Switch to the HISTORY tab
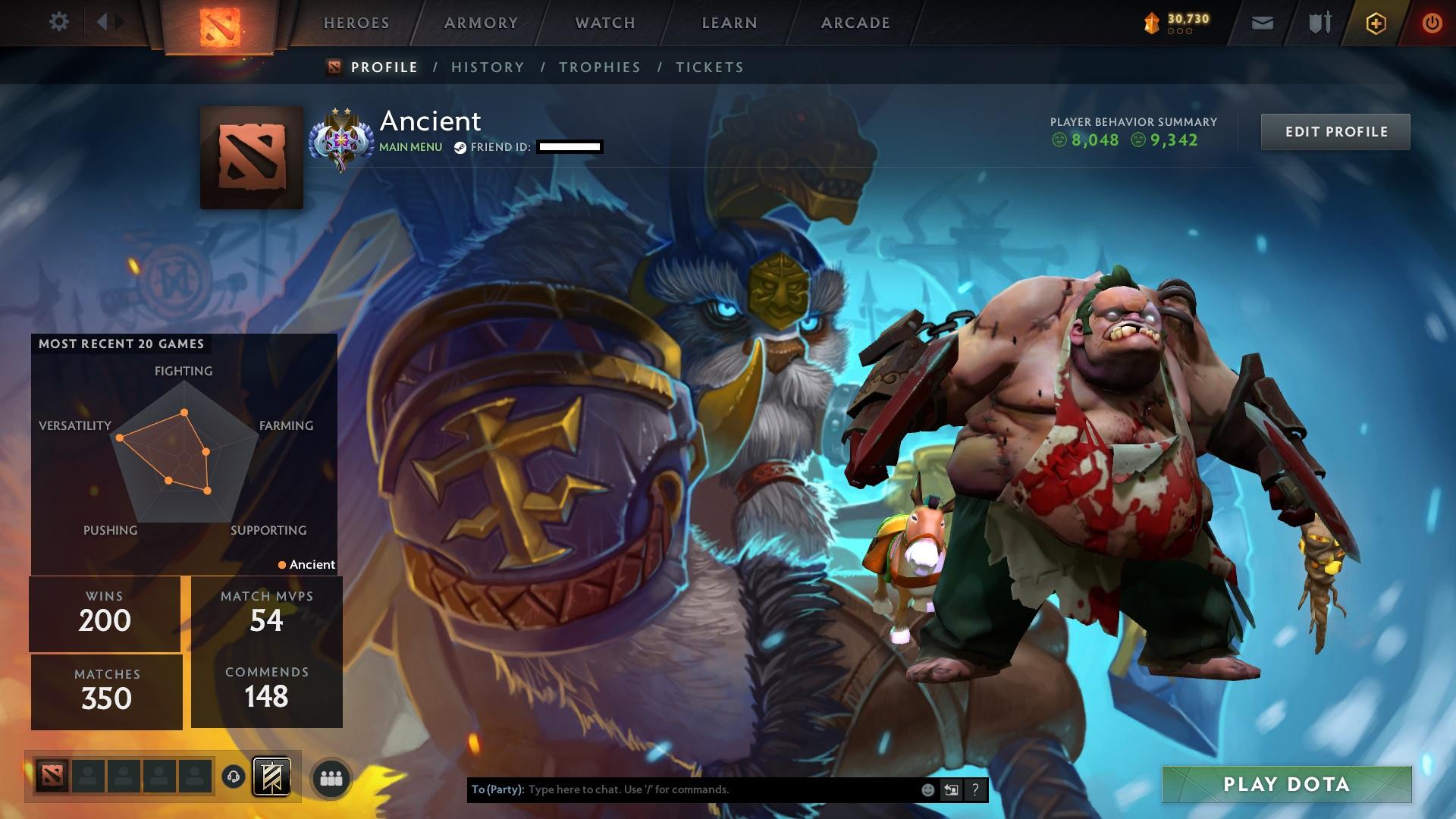Screen dimensions: 1456x819 pyautogui.click(x=487, y=67)
